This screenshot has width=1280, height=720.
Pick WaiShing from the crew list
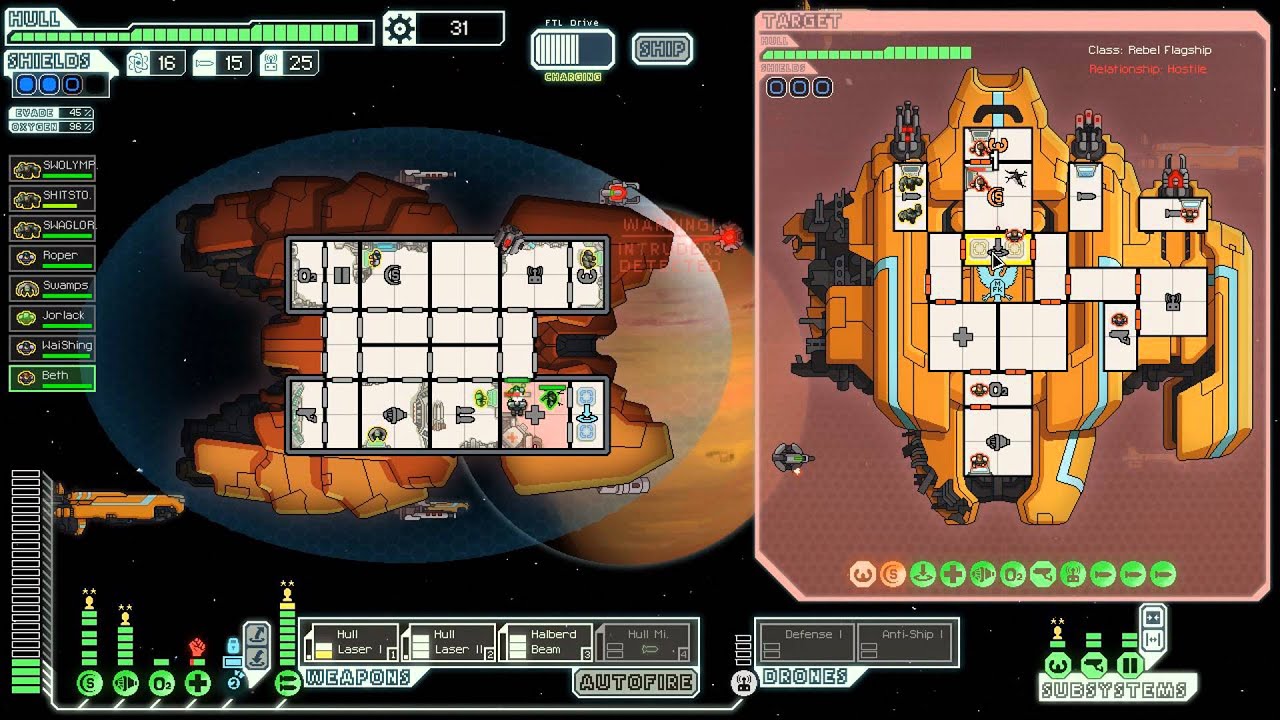(x=52, y=347)
